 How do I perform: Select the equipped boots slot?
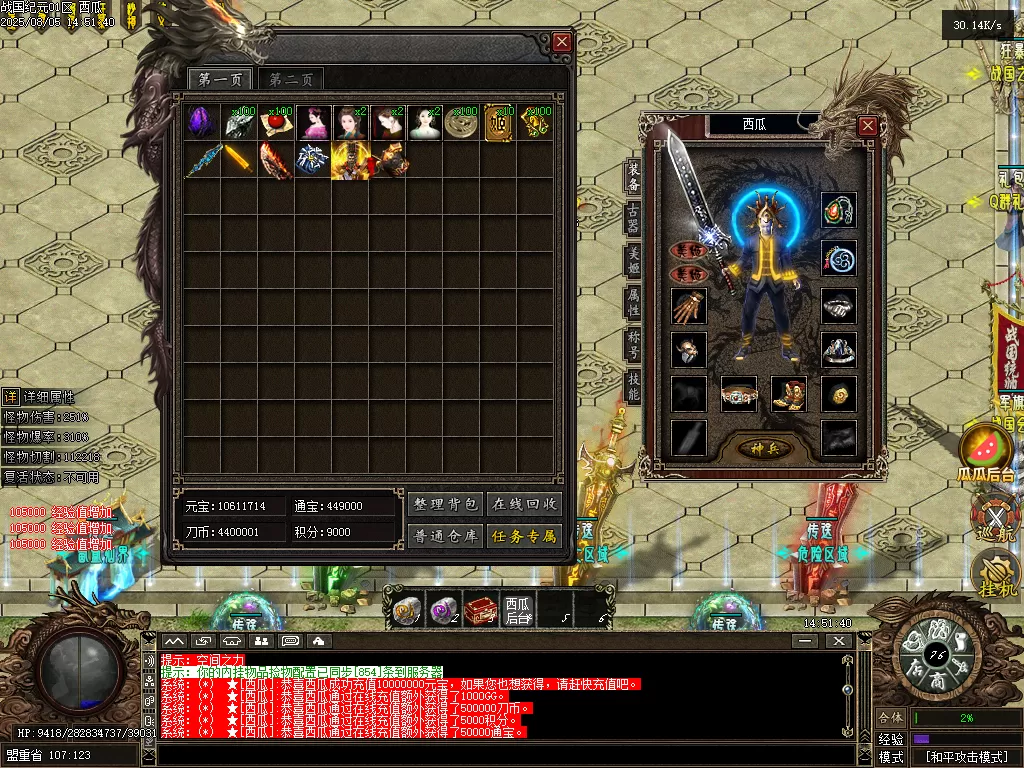click(789, 394)
